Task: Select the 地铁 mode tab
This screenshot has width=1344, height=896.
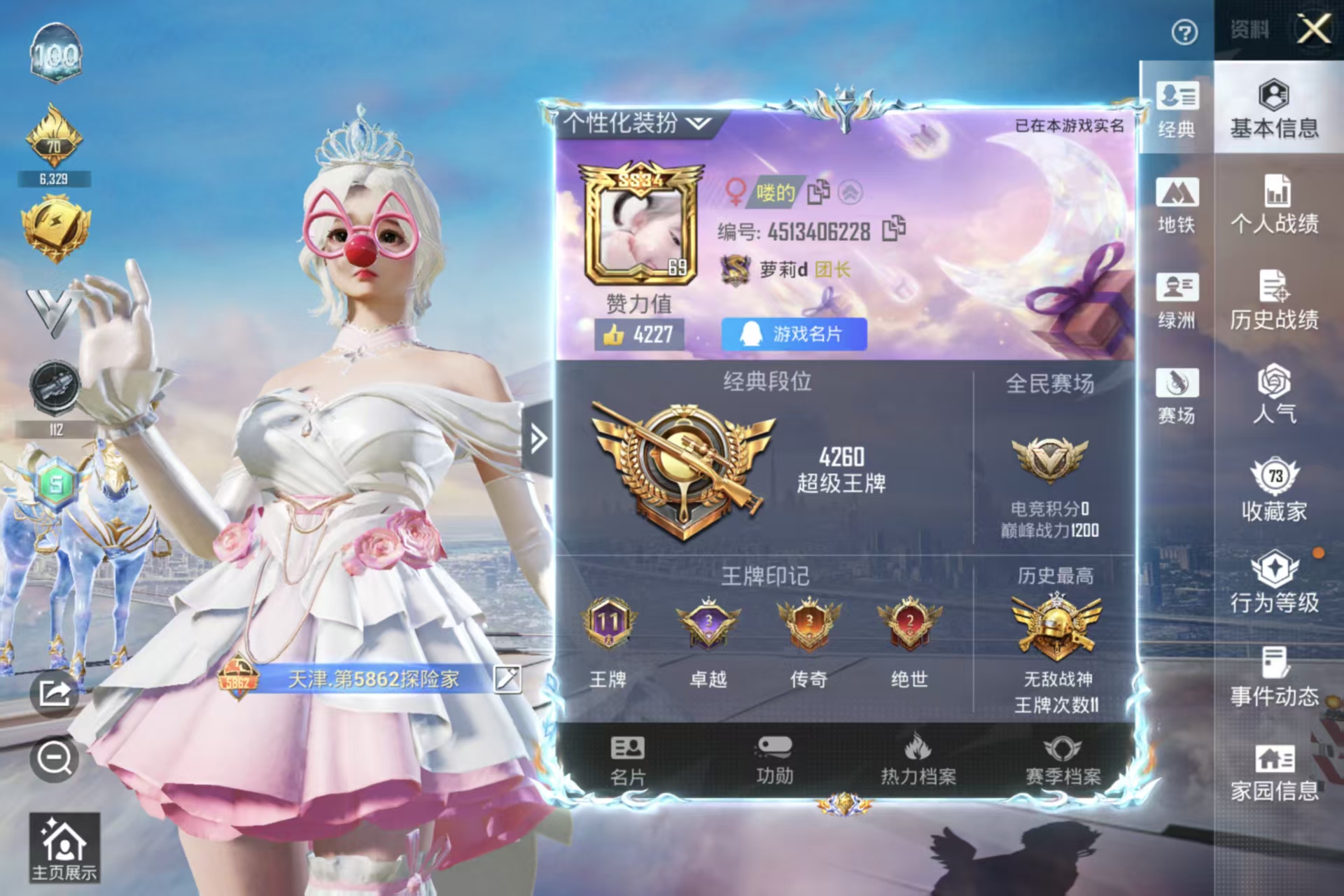Action: [1177, 205]
